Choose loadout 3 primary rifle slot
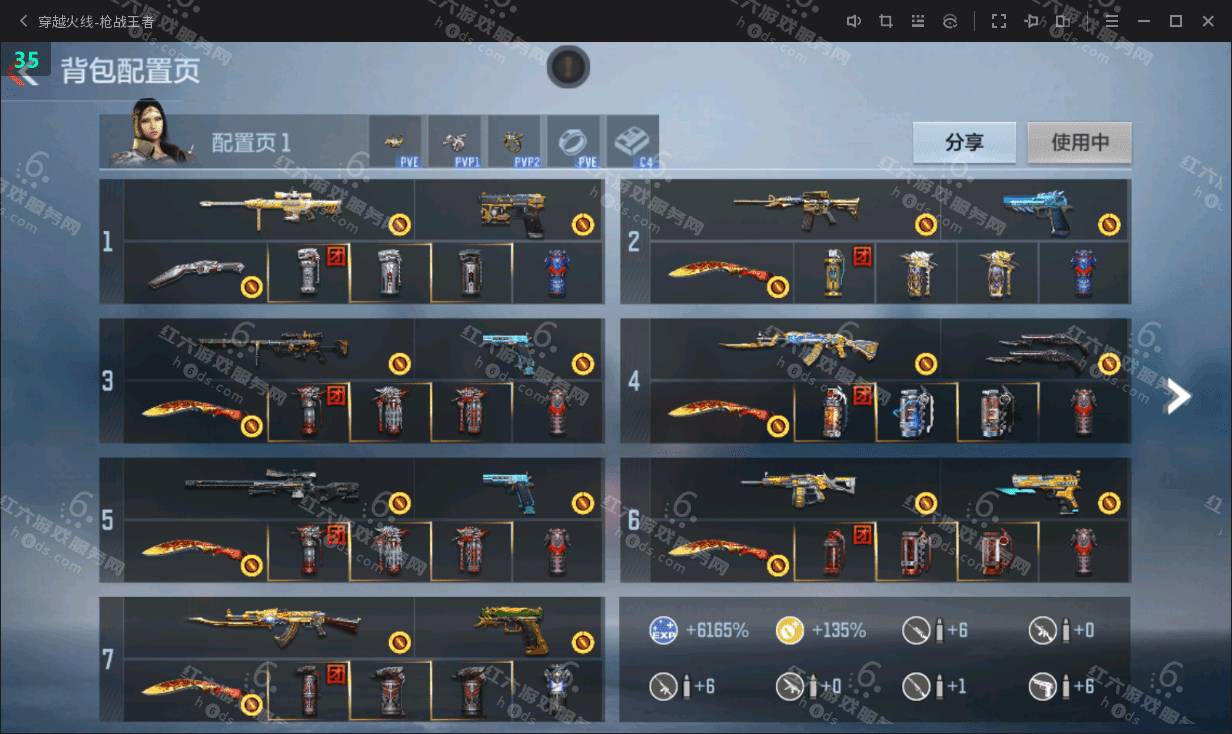The width and height of the screenshot is (1232, 734). tap(270, 350)
